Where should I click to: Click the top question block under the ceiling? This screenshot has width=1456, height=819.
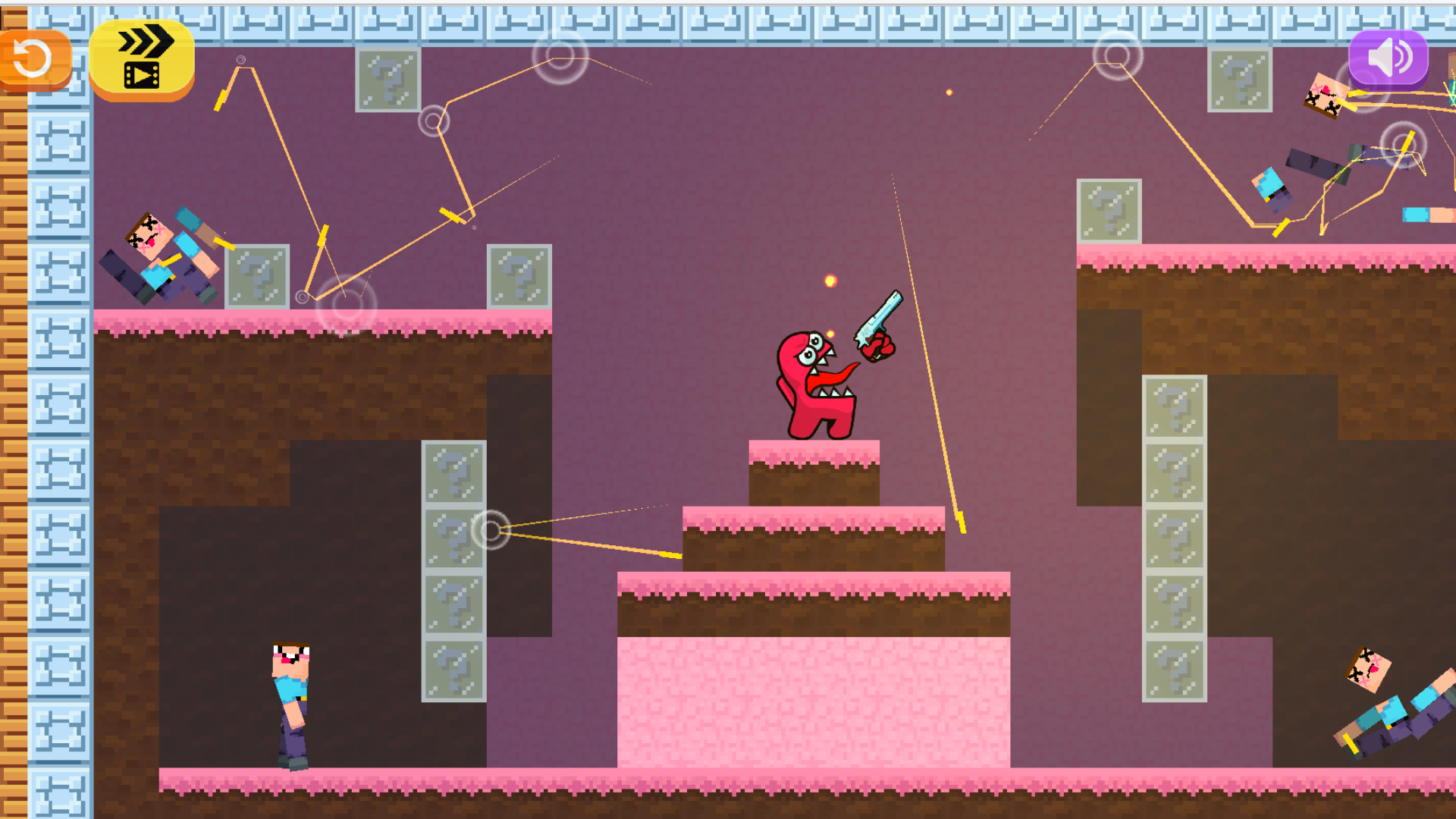coord(388,81)
